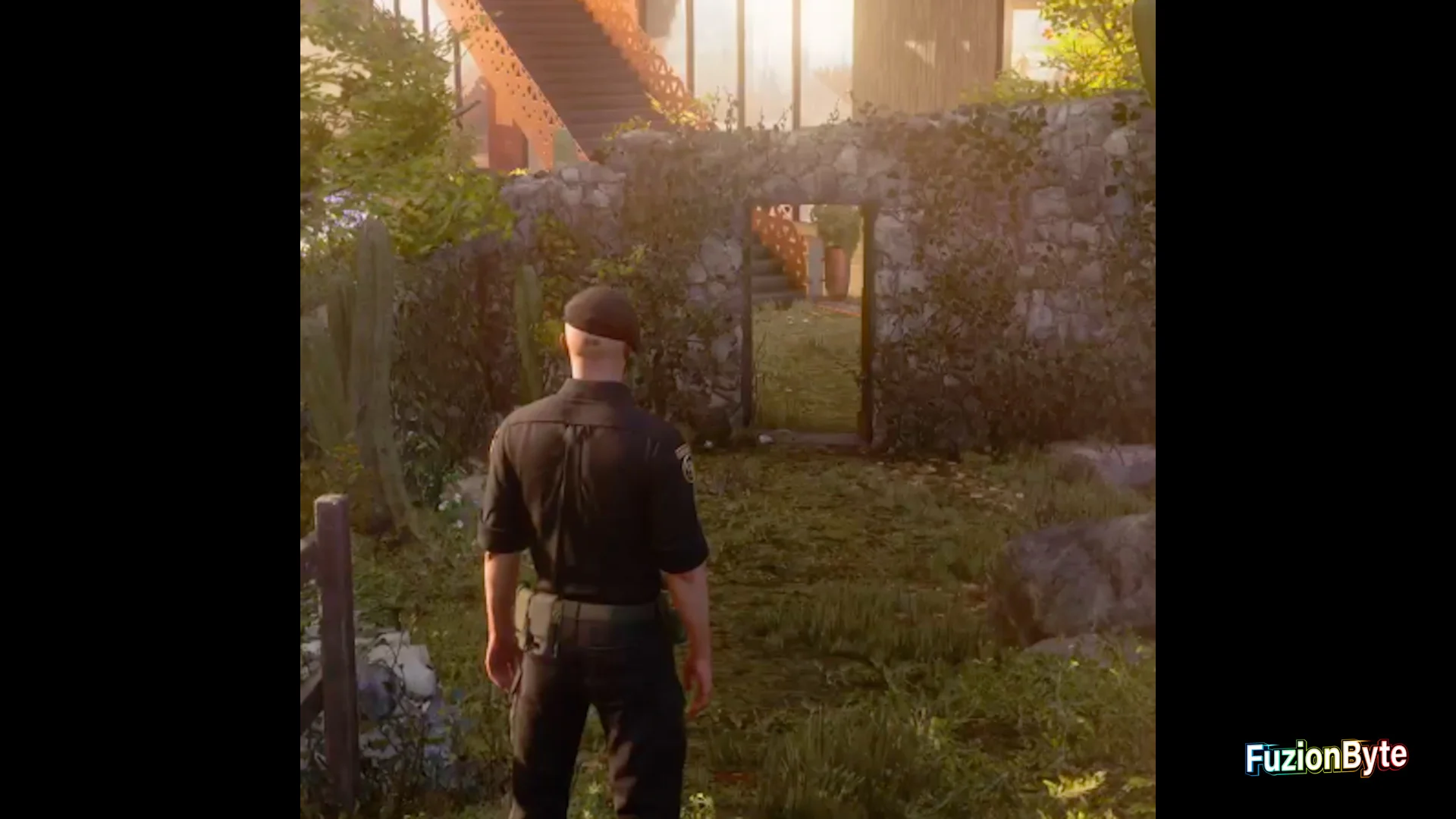Click the FuzionByte channel watermark

[x=1326, y=758]
